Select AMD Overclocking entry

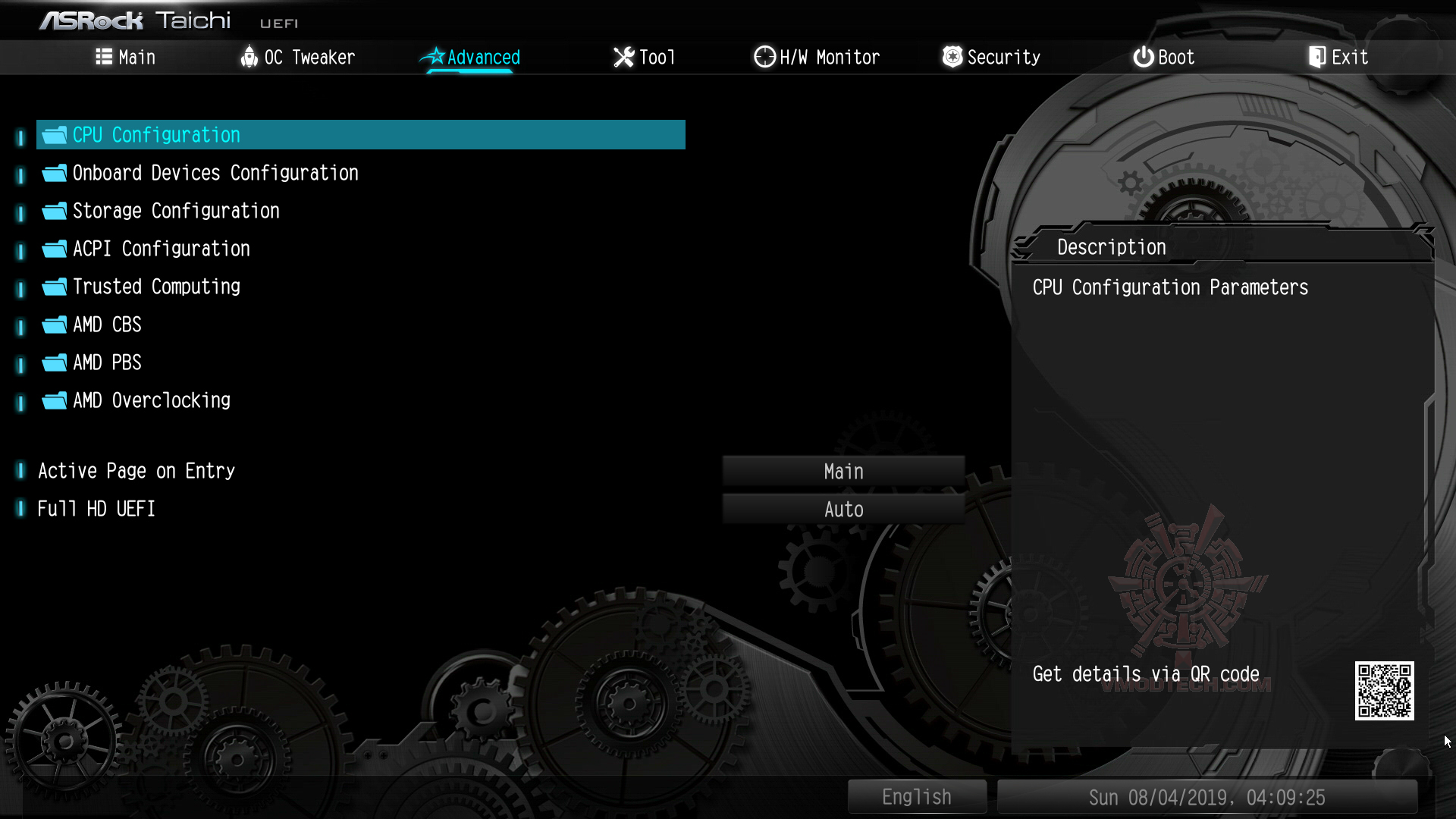click(x=151, y=400)
